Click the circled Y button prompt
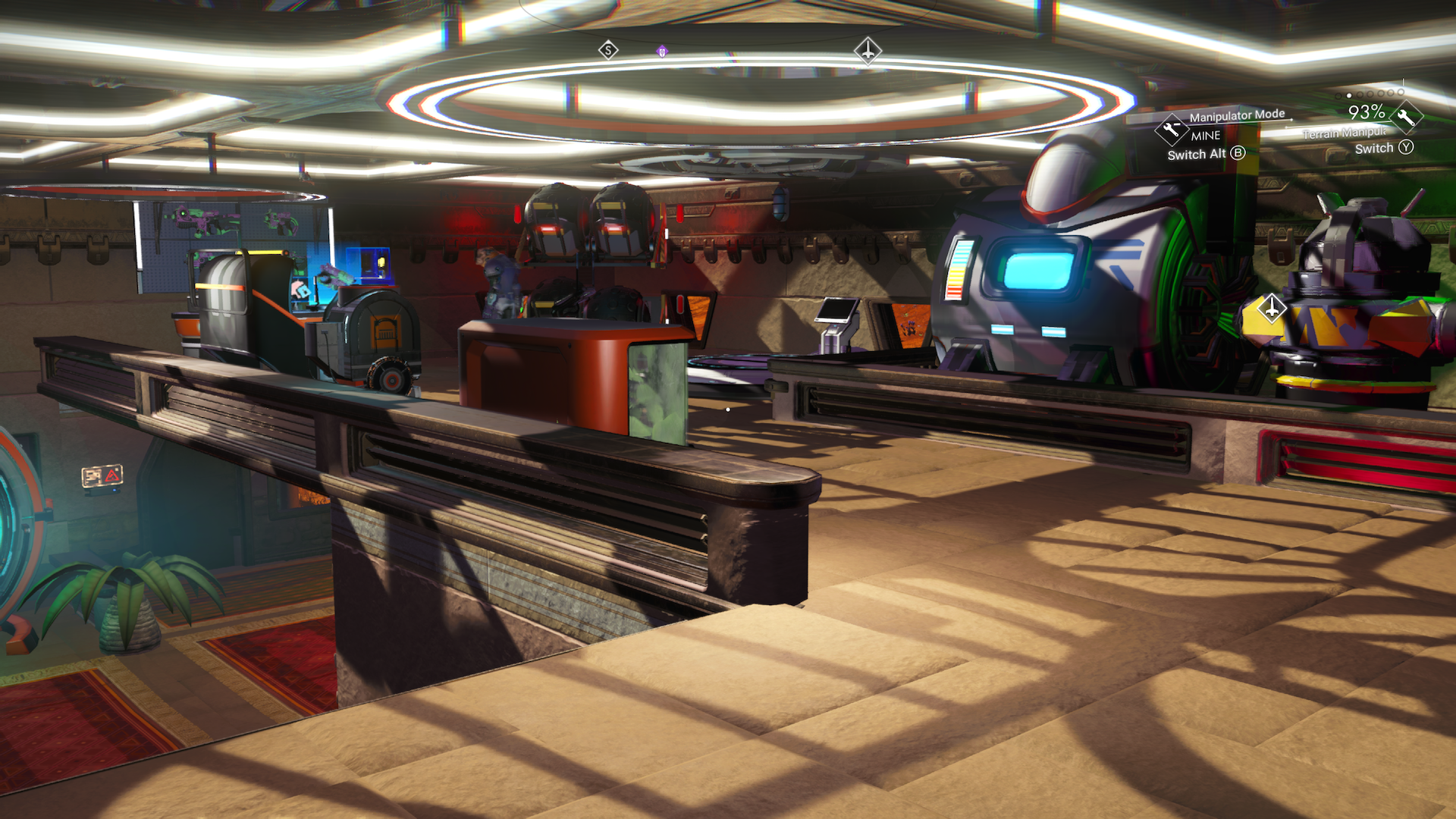Screen dimensions: 1456x819 point(1407,148)
